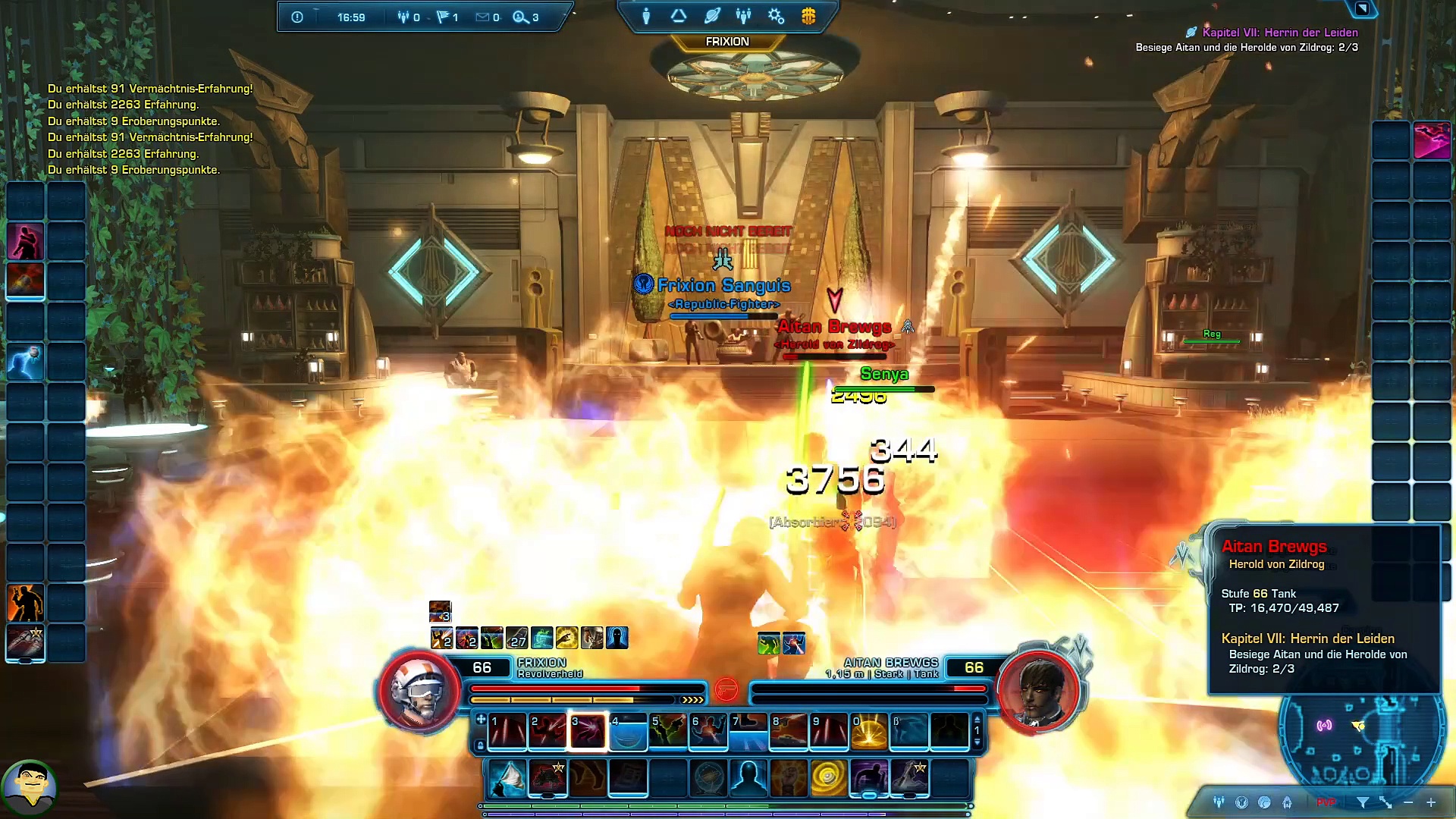Open the gold Cartel Market icon
Image resolution: width=1456 pixels, height=819 pixels.
[808, 16]
